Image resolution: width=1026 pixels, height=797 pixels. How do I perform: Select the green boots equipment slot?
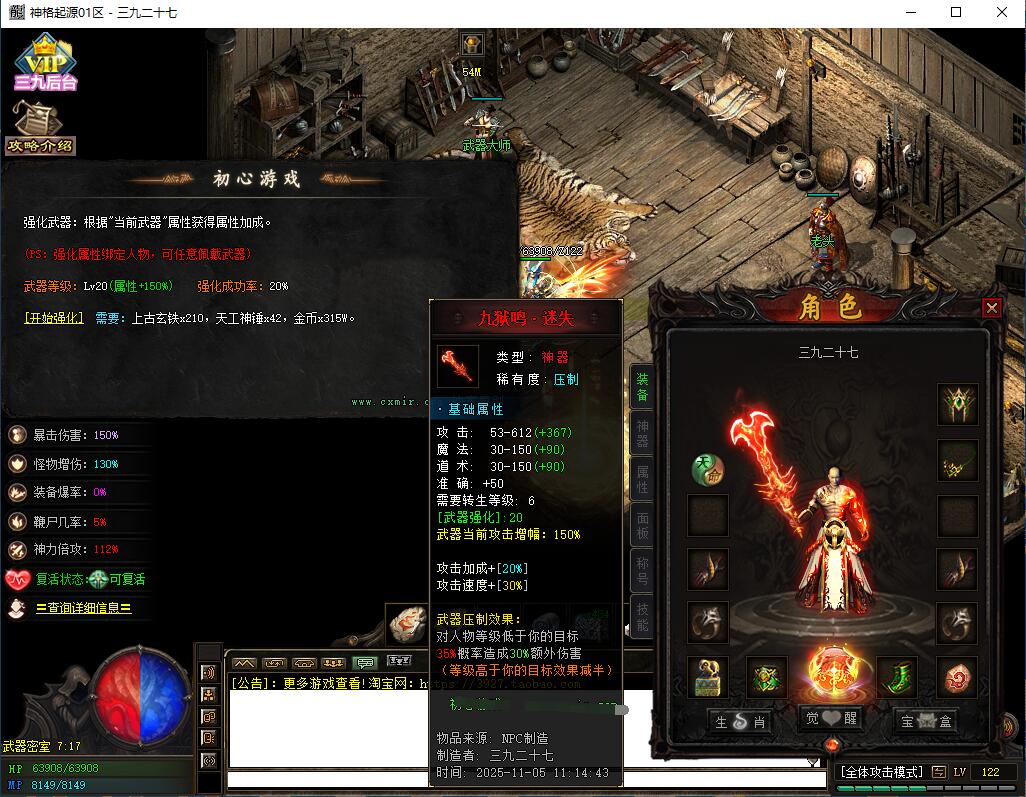(x=897, y=678)
